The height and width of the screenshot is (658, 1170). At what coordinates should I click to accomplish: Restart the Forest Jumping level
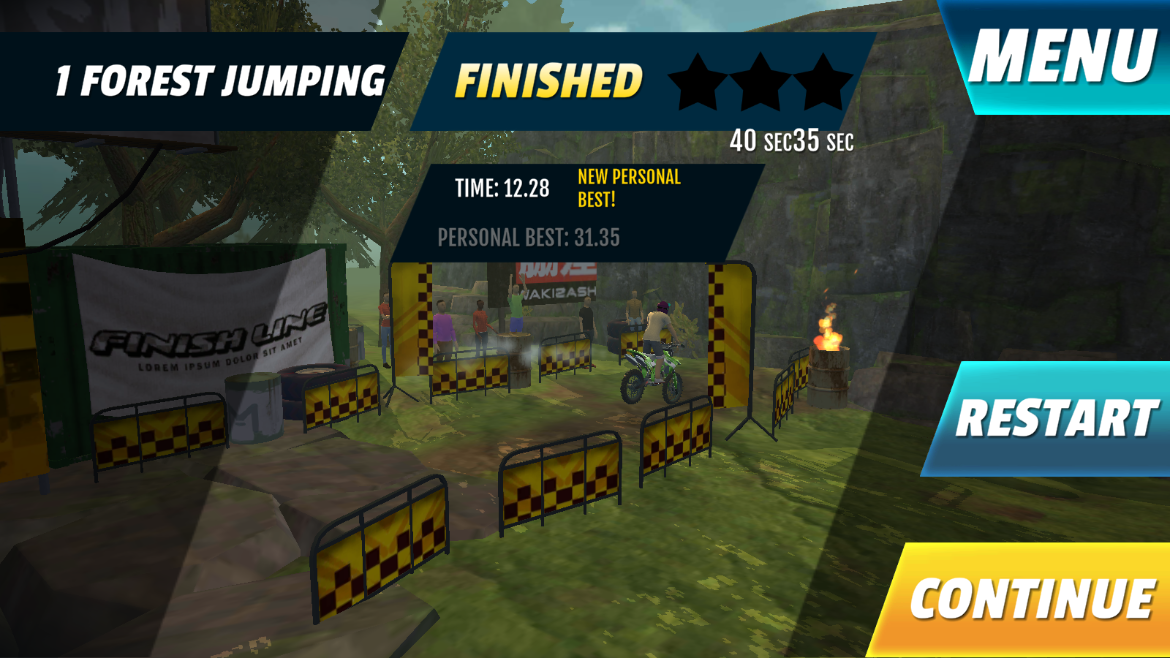point(1055,418)
